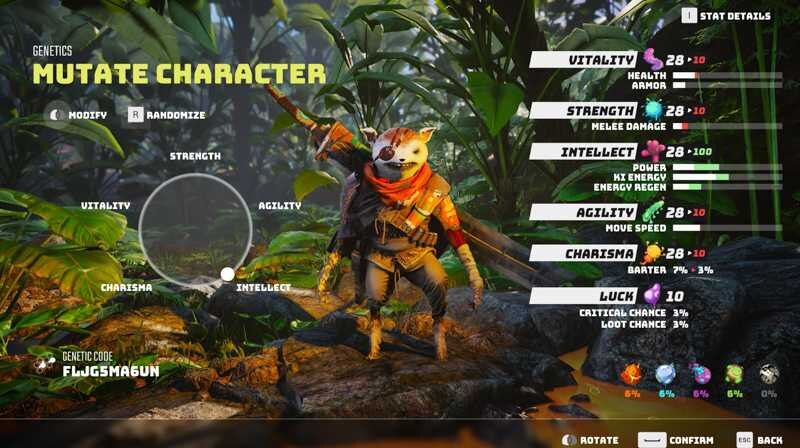The width and height of the screenshot is (800, 448).
Task: Randomize the character mutation
Action: 166,115
